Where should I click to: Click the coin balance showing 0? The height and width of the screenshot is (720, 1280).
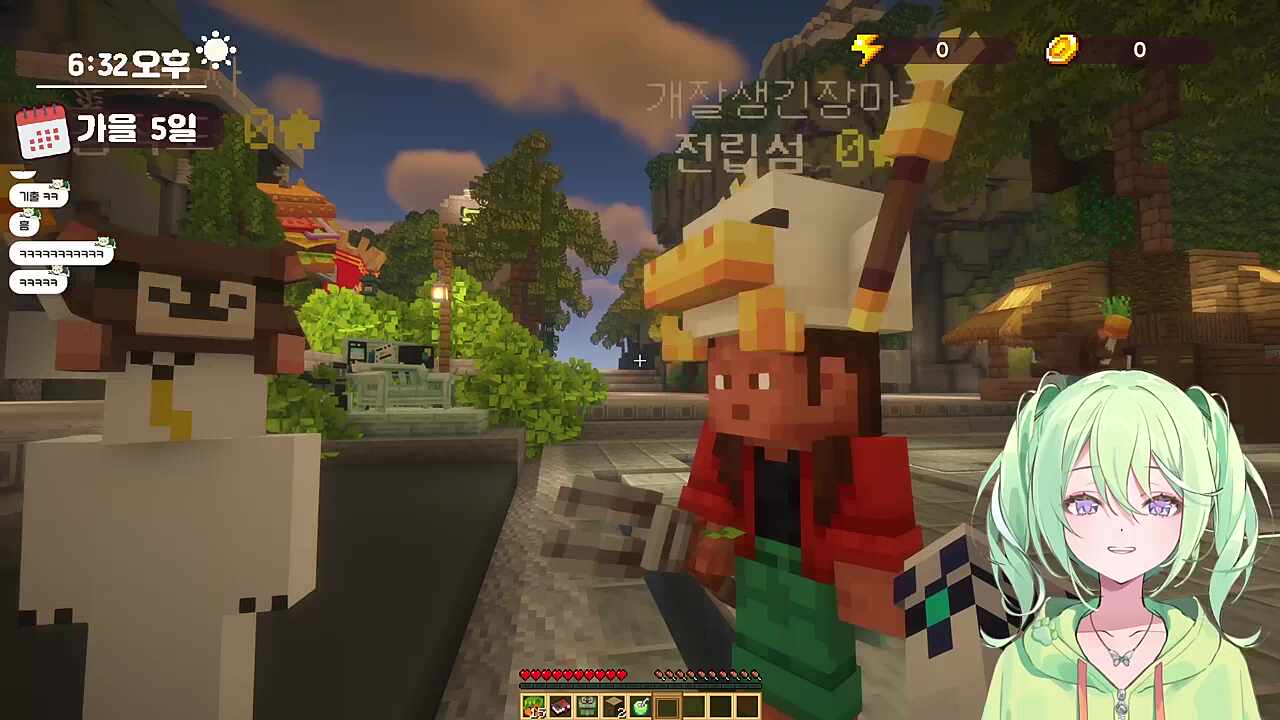(1139, 50)
